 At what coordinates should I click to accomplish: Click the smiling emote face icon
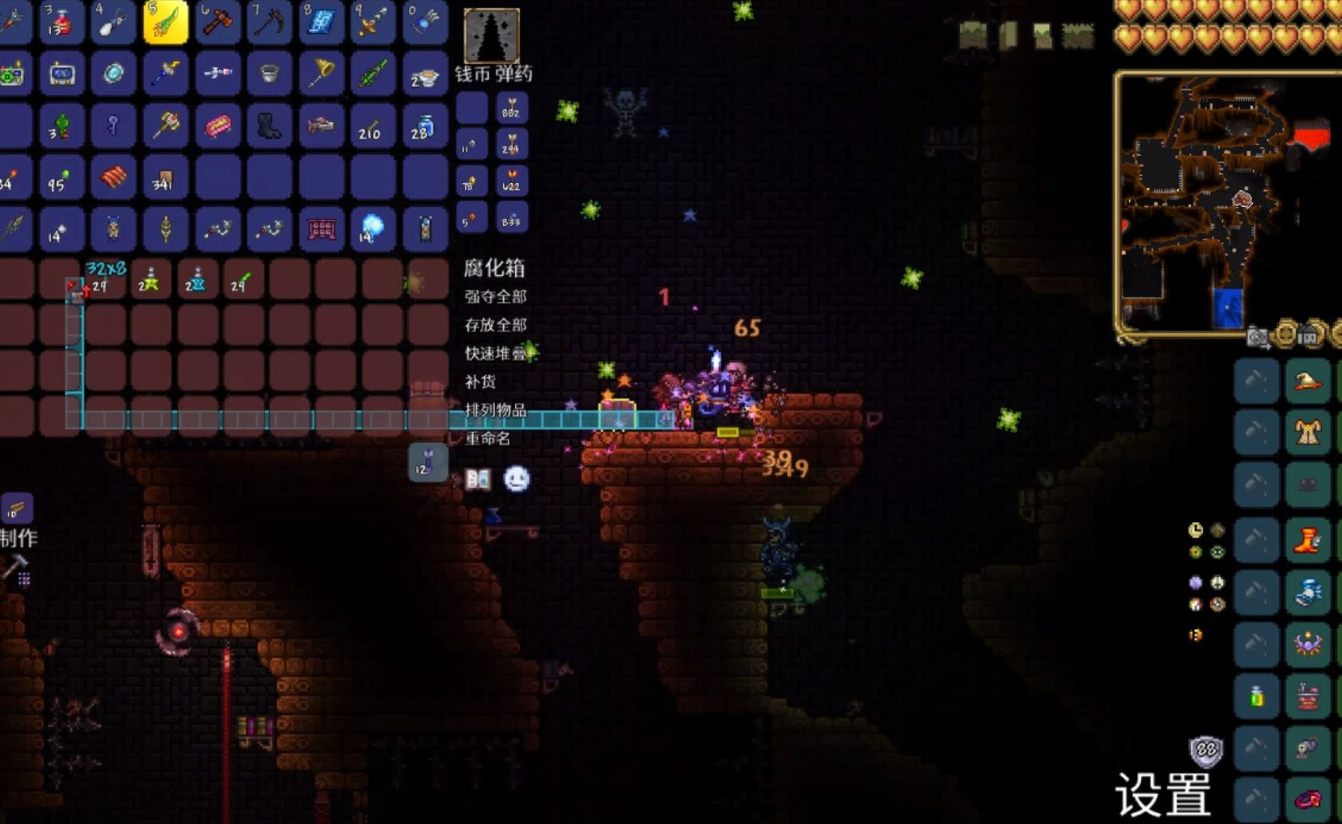click(x=516, y=480)
